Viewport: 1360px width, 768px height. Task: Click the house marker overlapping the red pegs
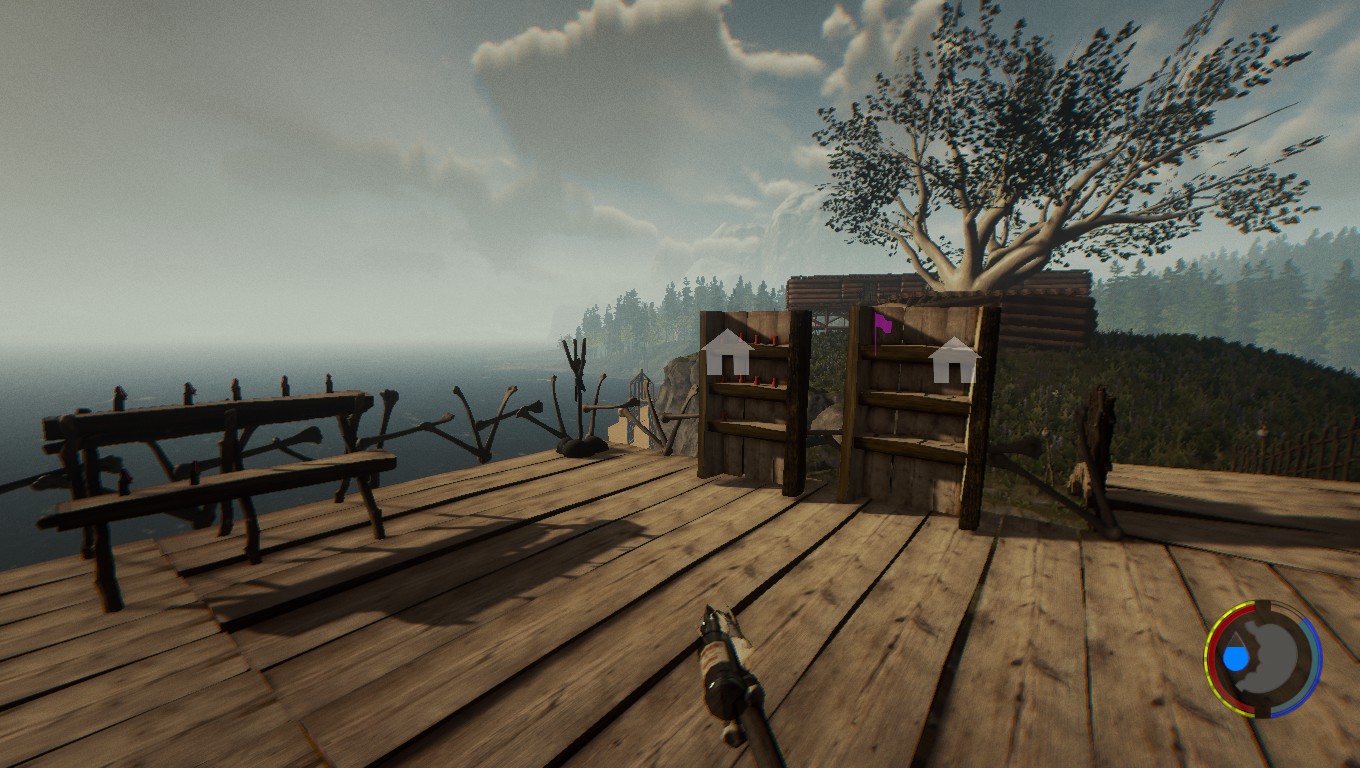[x=727, y=353]
